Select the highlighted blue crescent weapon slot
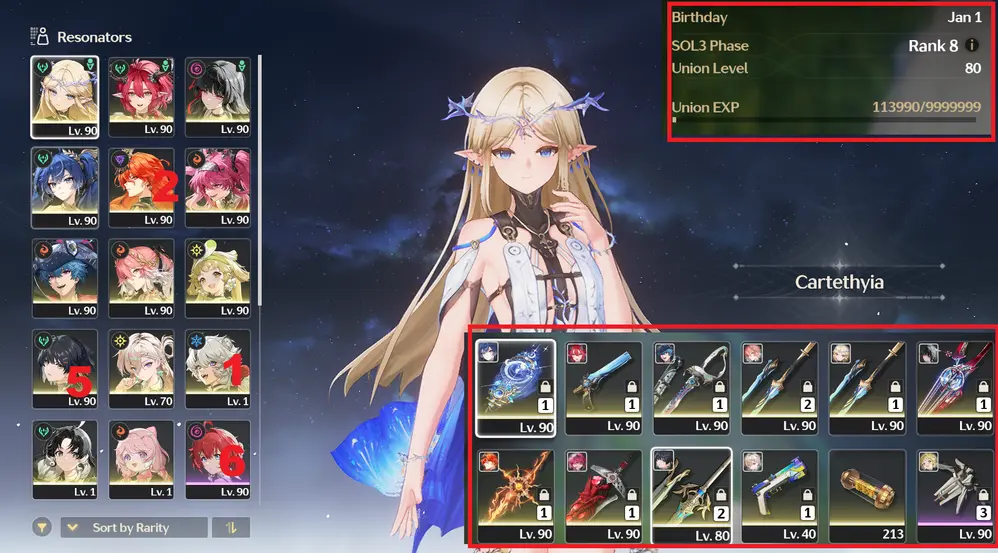The height and width of the screenshot is (553, 998). (515, 386)
